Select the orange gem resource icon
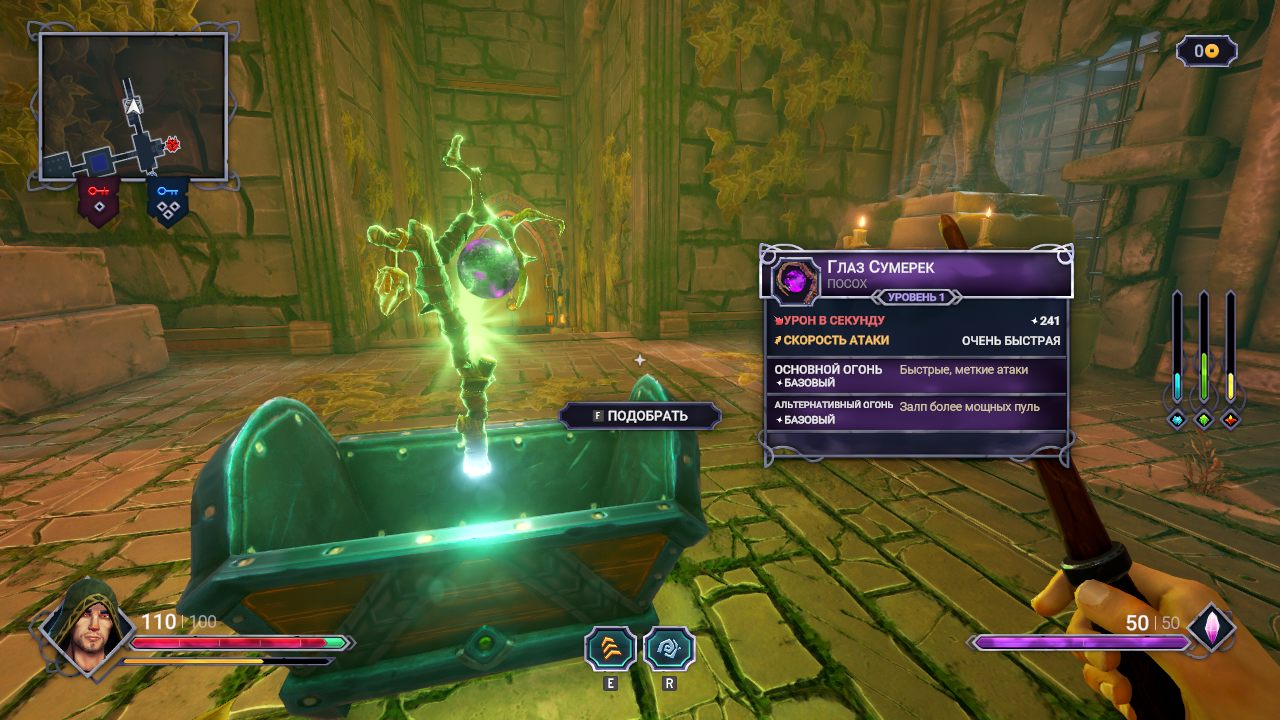 pos(1230,420)
